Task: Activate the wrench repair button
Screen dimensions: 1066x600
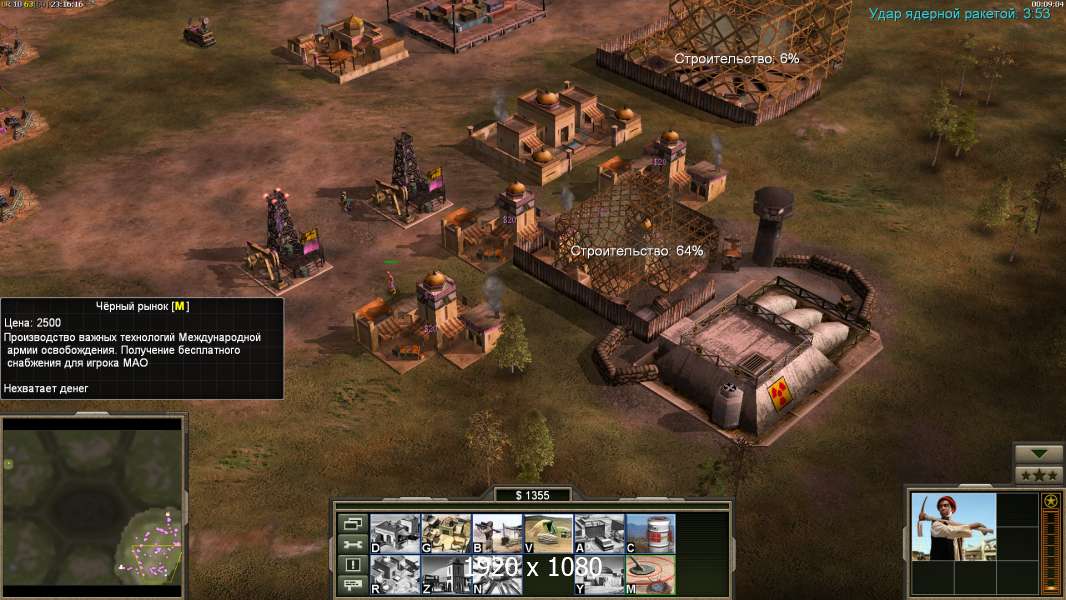Action: (352, 544)
